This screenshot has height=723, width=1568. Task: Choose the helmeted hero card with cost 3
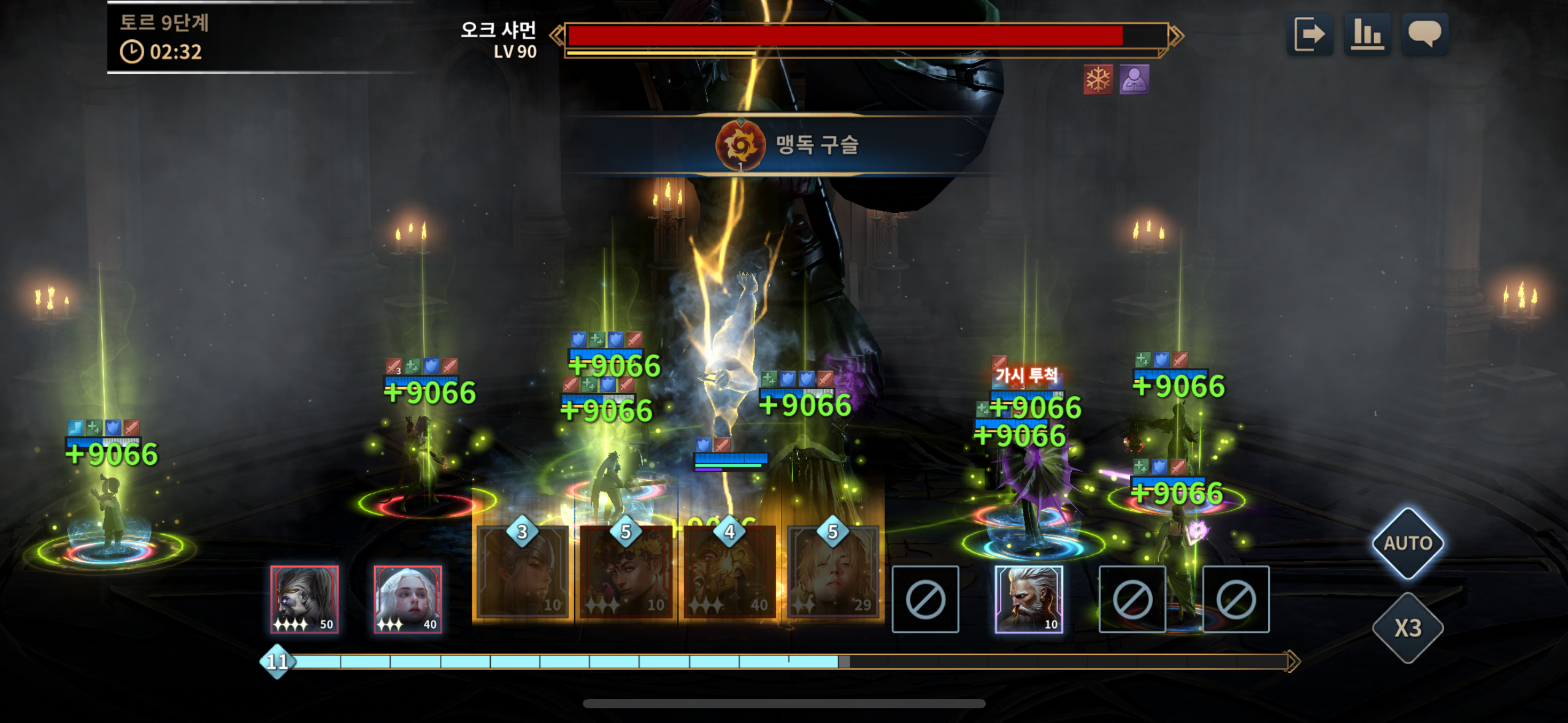(x=523, y=573)
